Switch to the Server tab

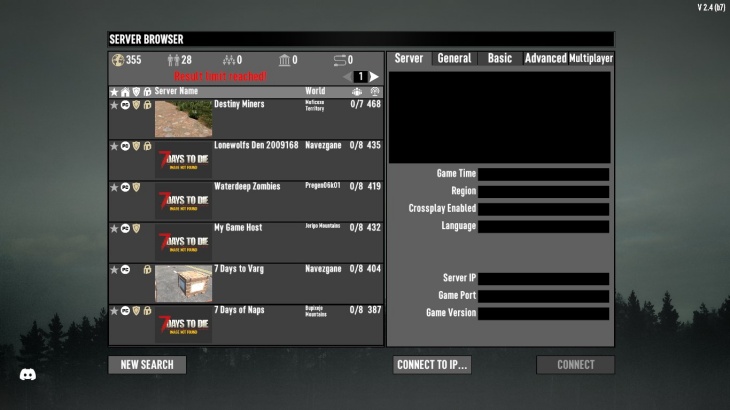[x=409, y=59]
